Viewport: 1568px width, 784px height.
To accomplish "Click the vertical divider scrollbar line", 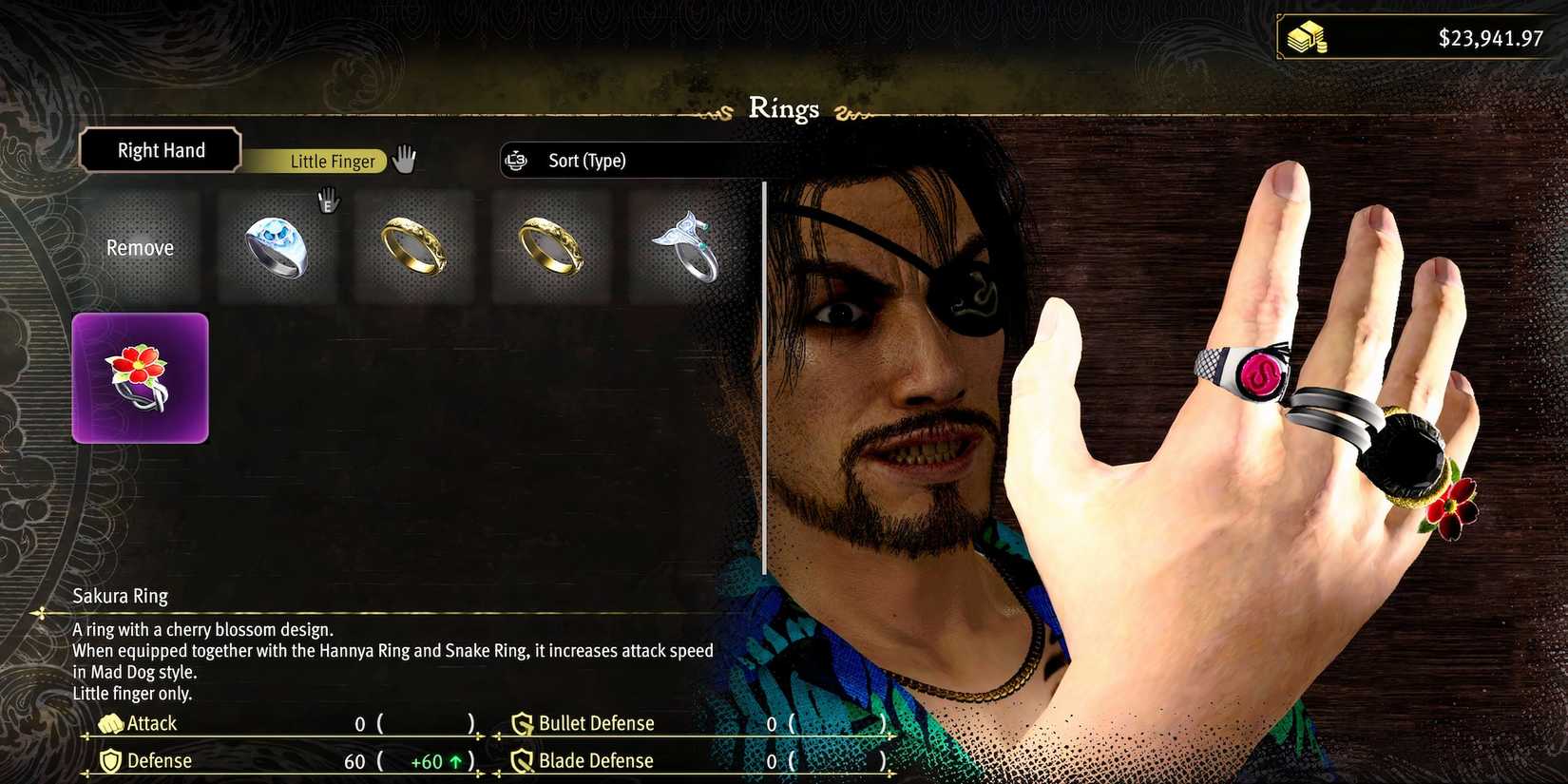I will [x=766, y=380].
